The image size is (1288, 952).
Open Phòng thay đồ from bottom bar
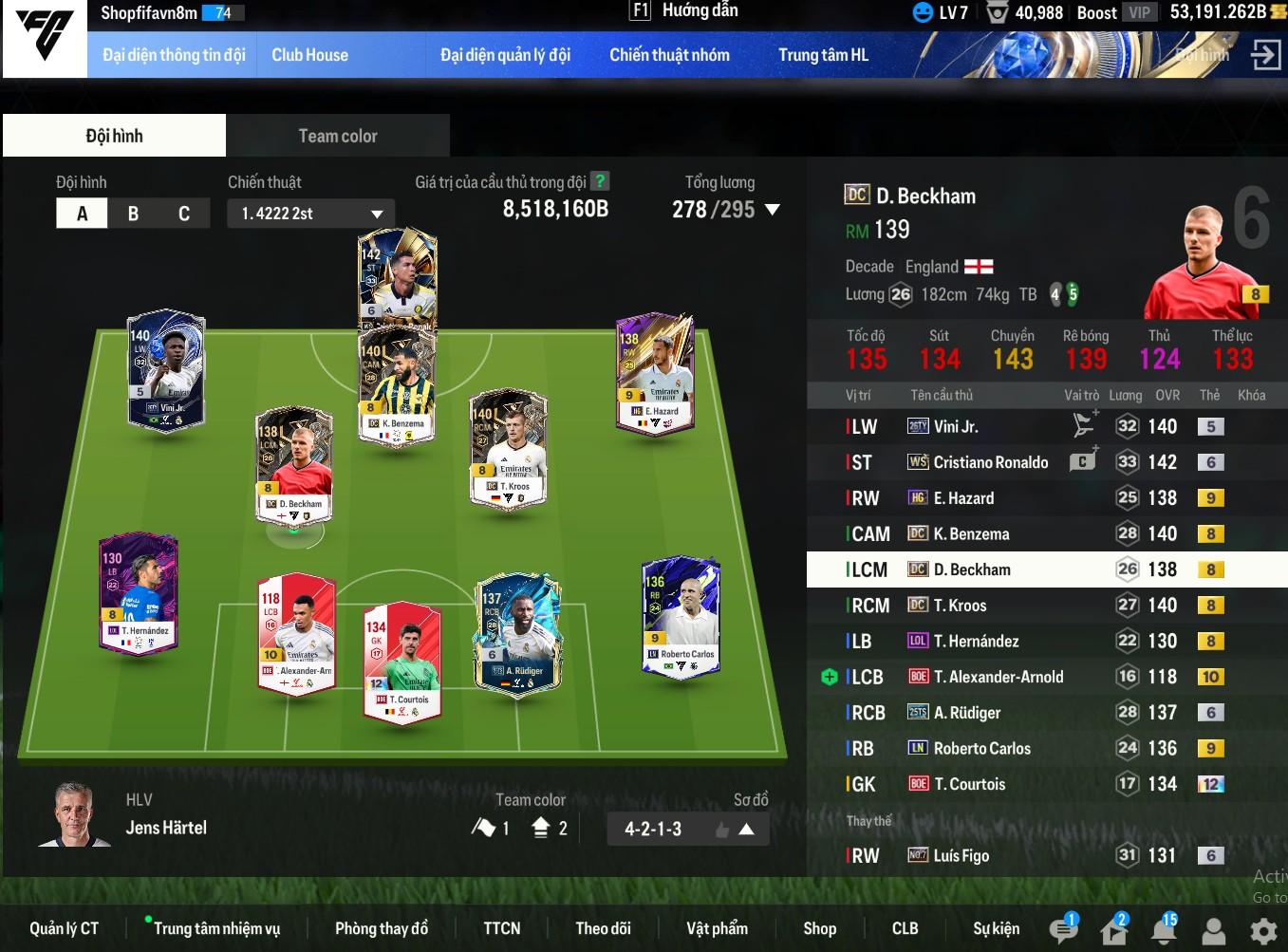click(x=382, y=928)
